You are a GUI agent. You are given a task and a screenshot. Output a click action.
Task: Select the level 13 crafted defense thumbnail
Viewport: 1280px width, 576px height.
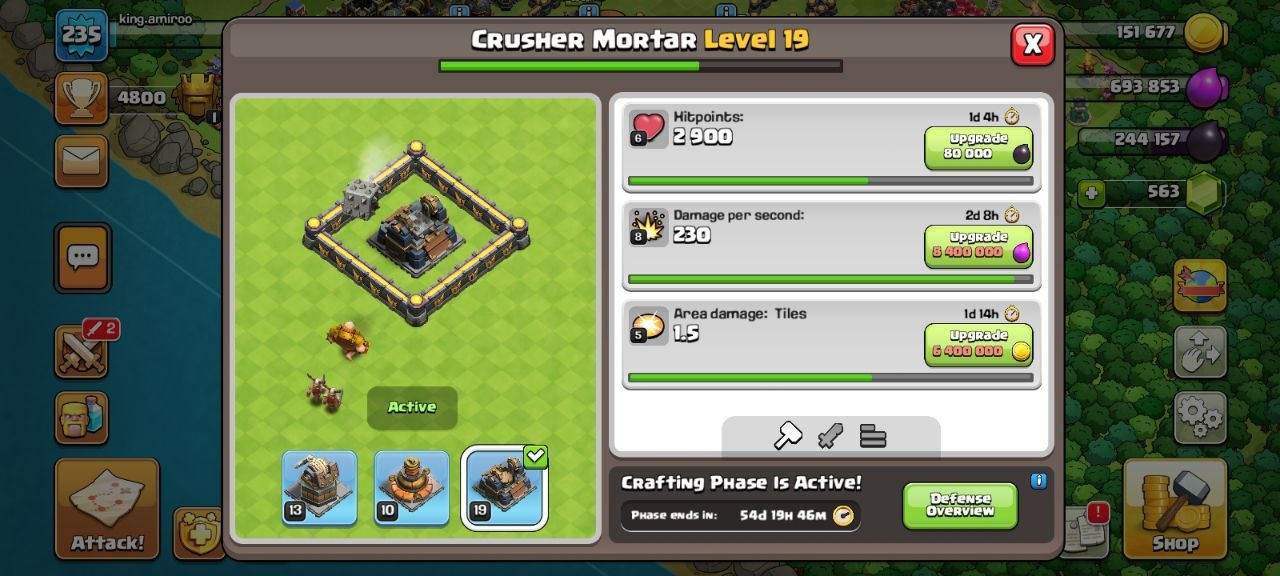point(319,488)
